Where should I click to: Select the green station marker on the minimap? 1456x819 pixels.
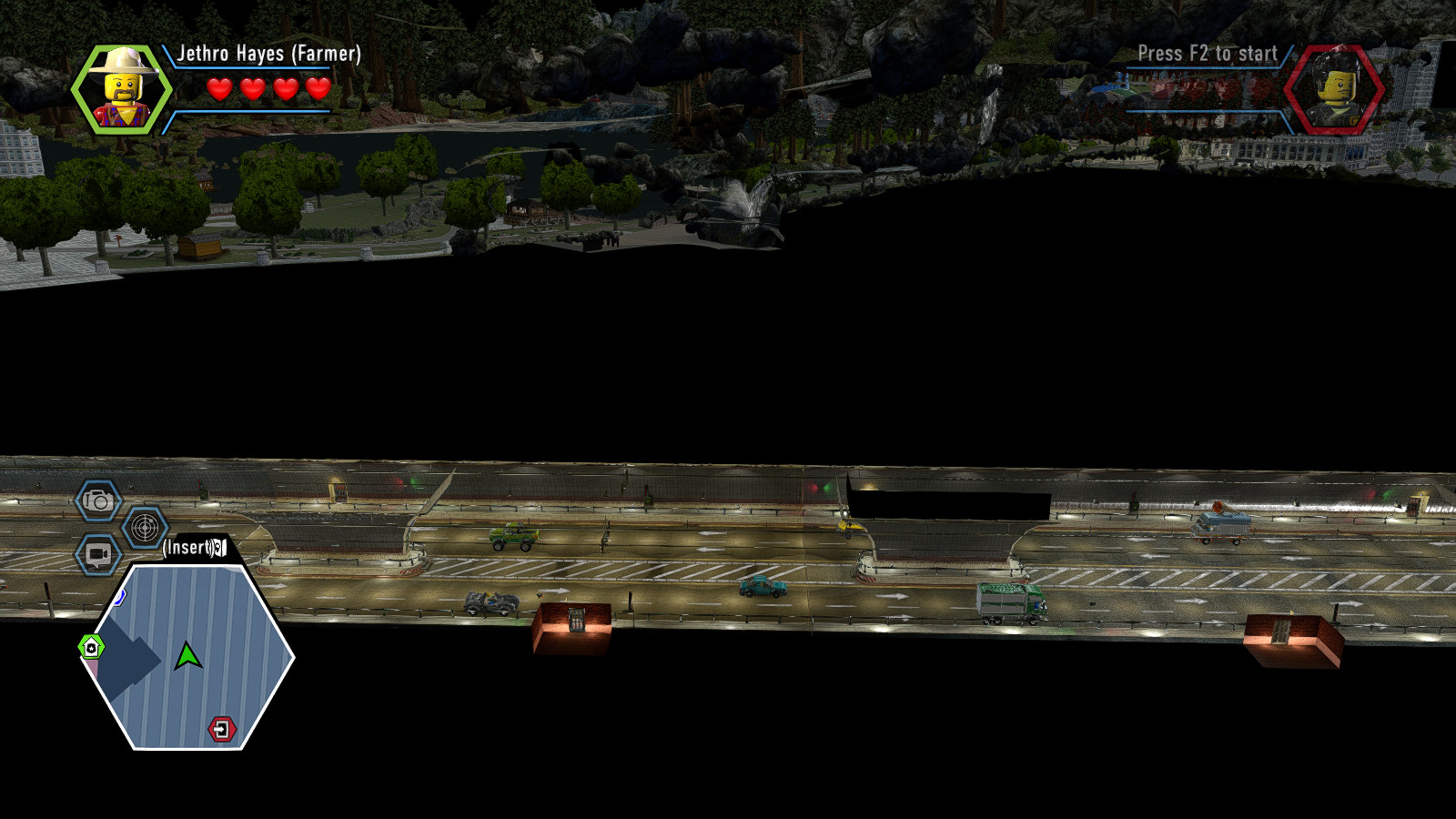click(x=92, y=646)
